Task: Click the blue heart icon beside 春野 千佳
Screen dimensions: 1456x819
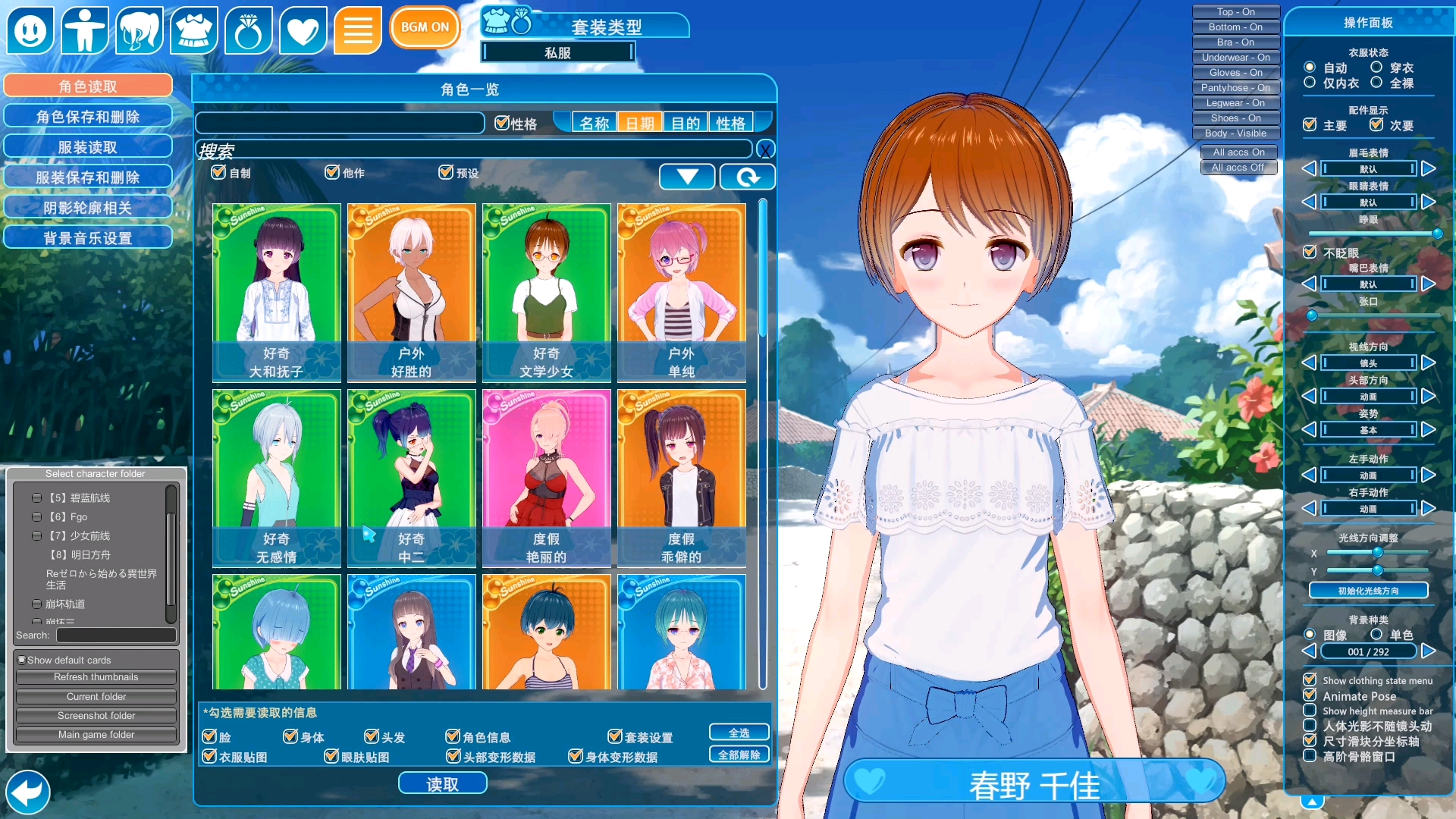Action: [870, 780]
